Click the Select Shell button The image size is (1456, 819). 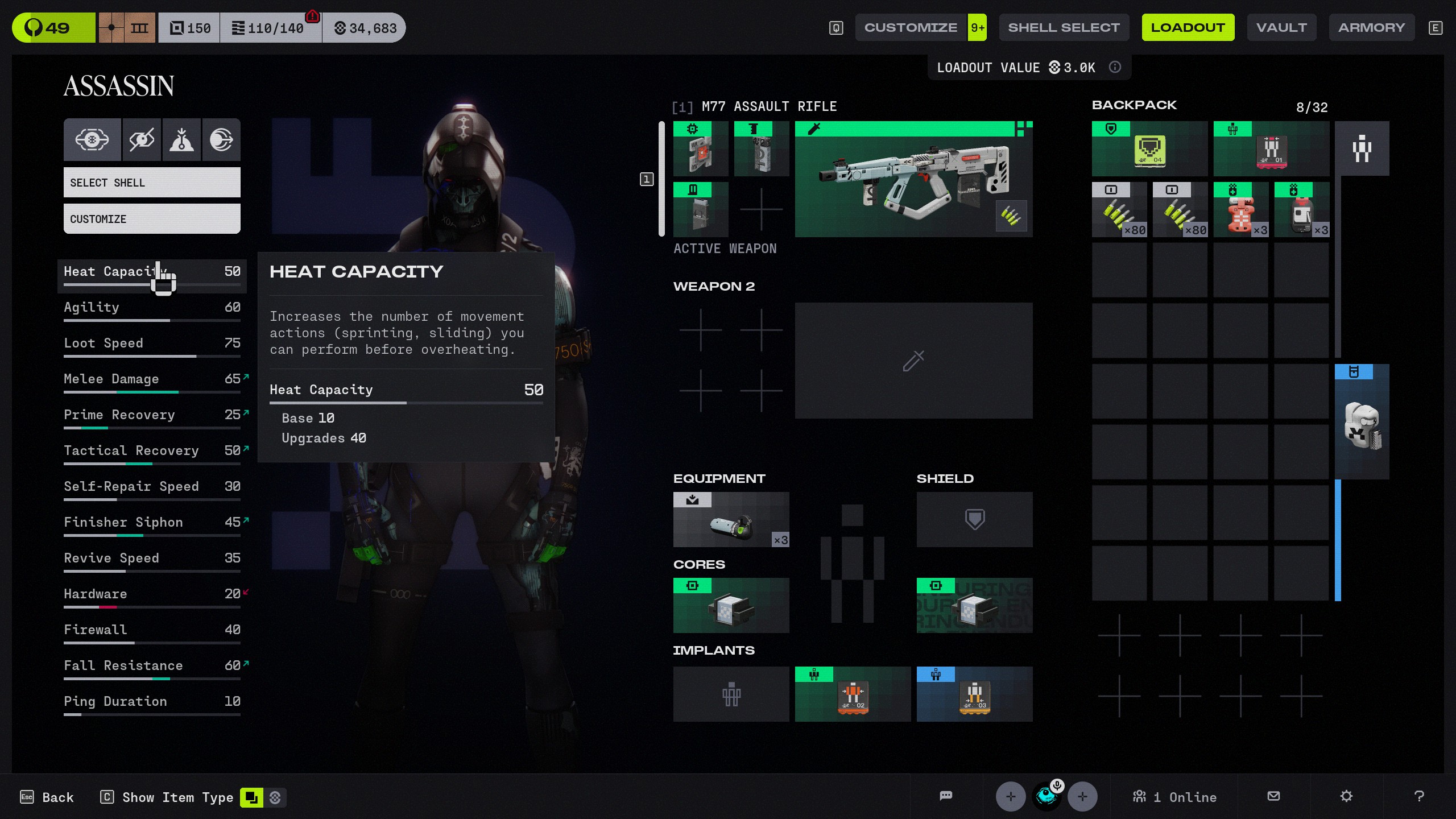tap(152, 183)
